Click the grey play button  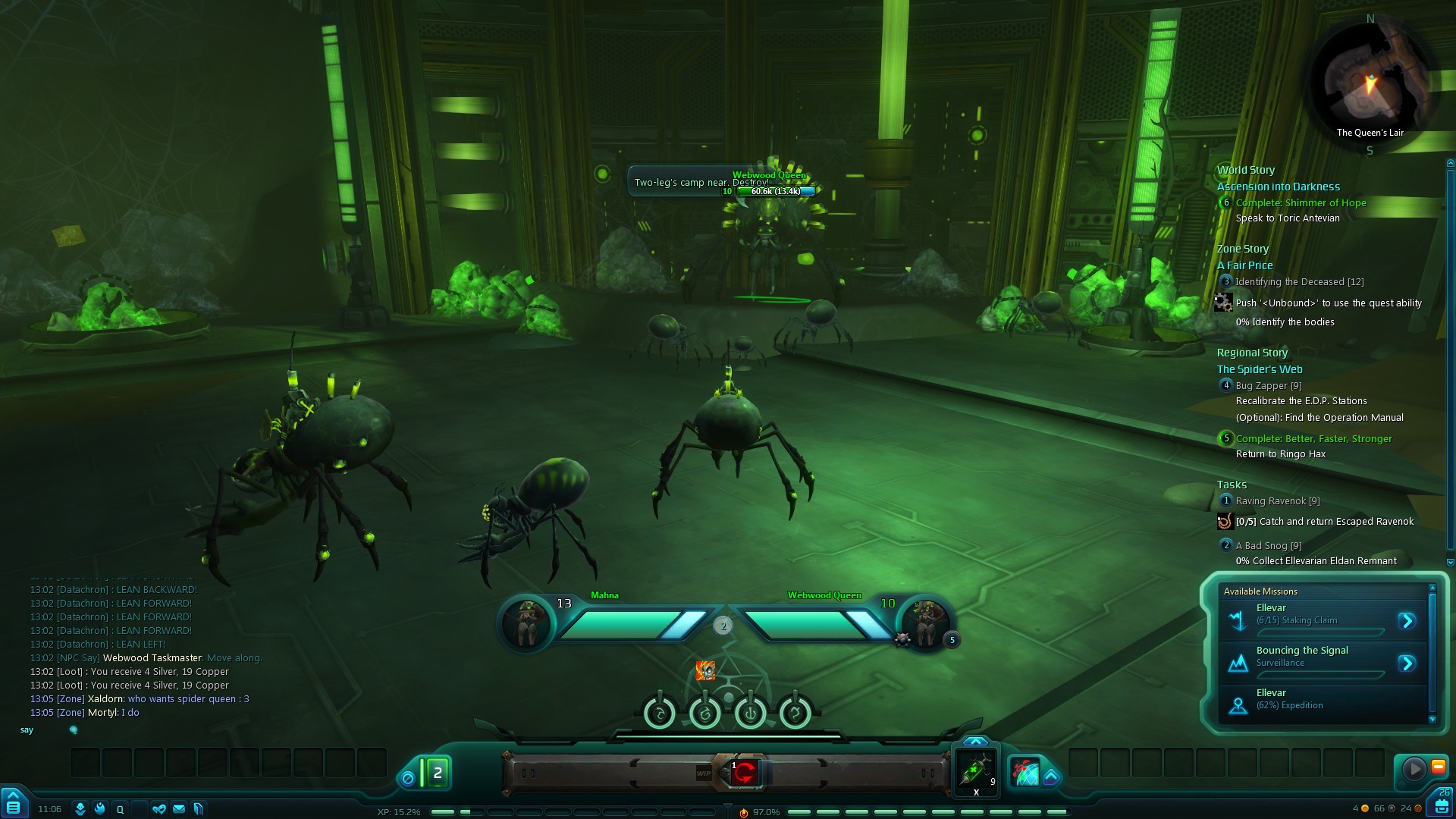[1414, 769]
